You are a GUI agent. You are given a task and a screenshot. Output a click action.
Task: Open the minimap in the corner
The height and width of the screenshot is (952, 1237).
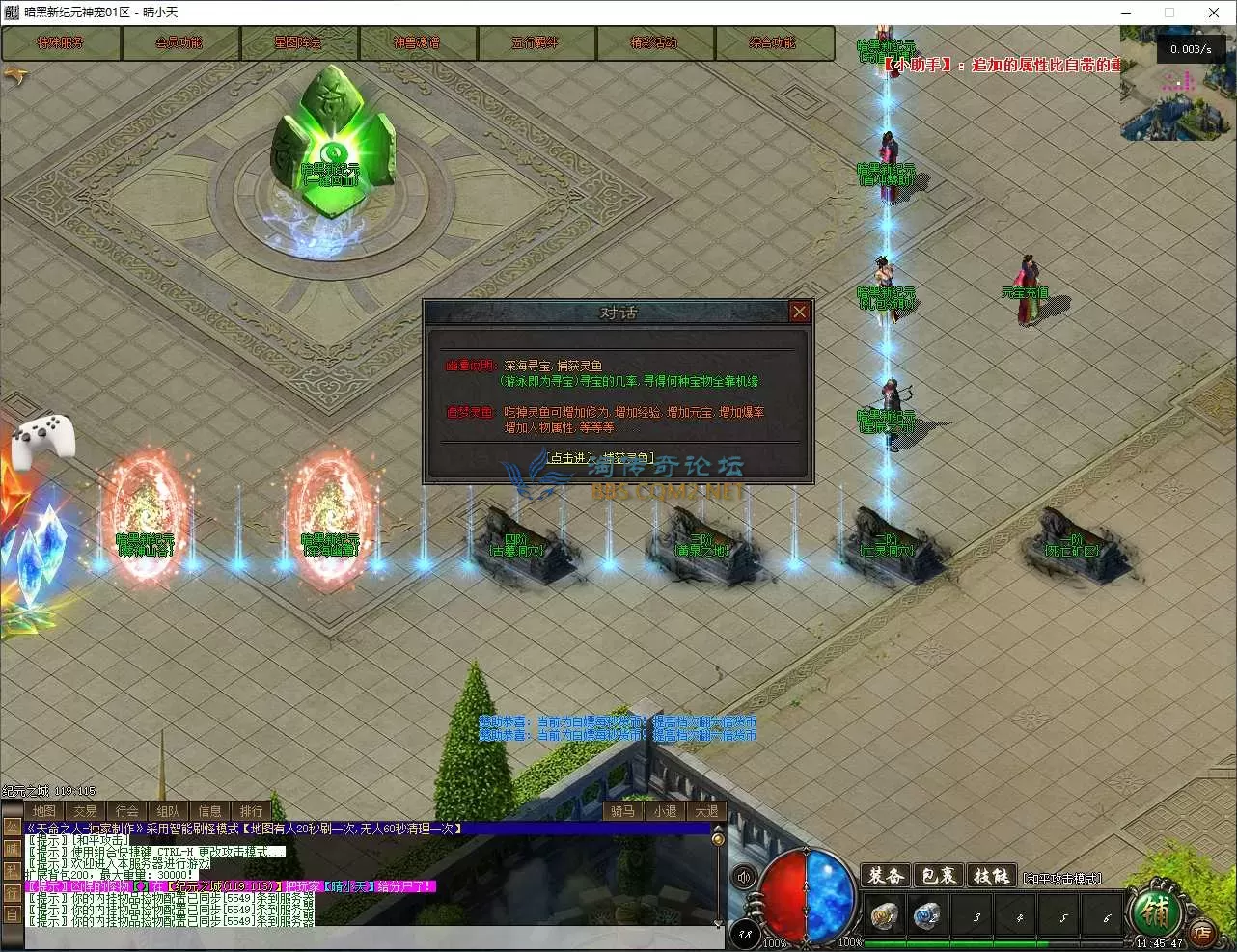click(x=1177, y=85)
